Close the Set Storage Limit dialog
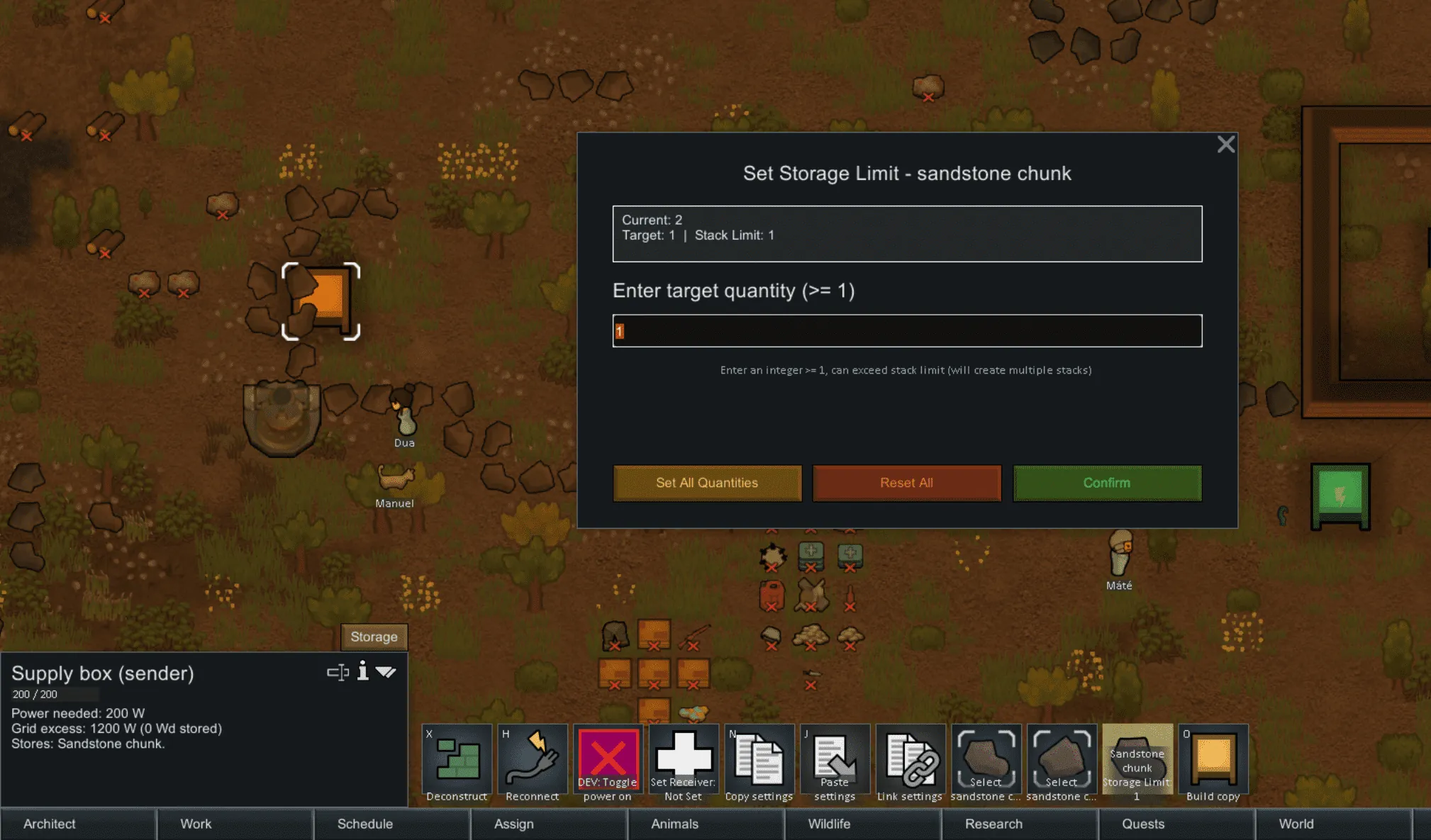The image size is (1431, 840). [x=1225, y=145]
